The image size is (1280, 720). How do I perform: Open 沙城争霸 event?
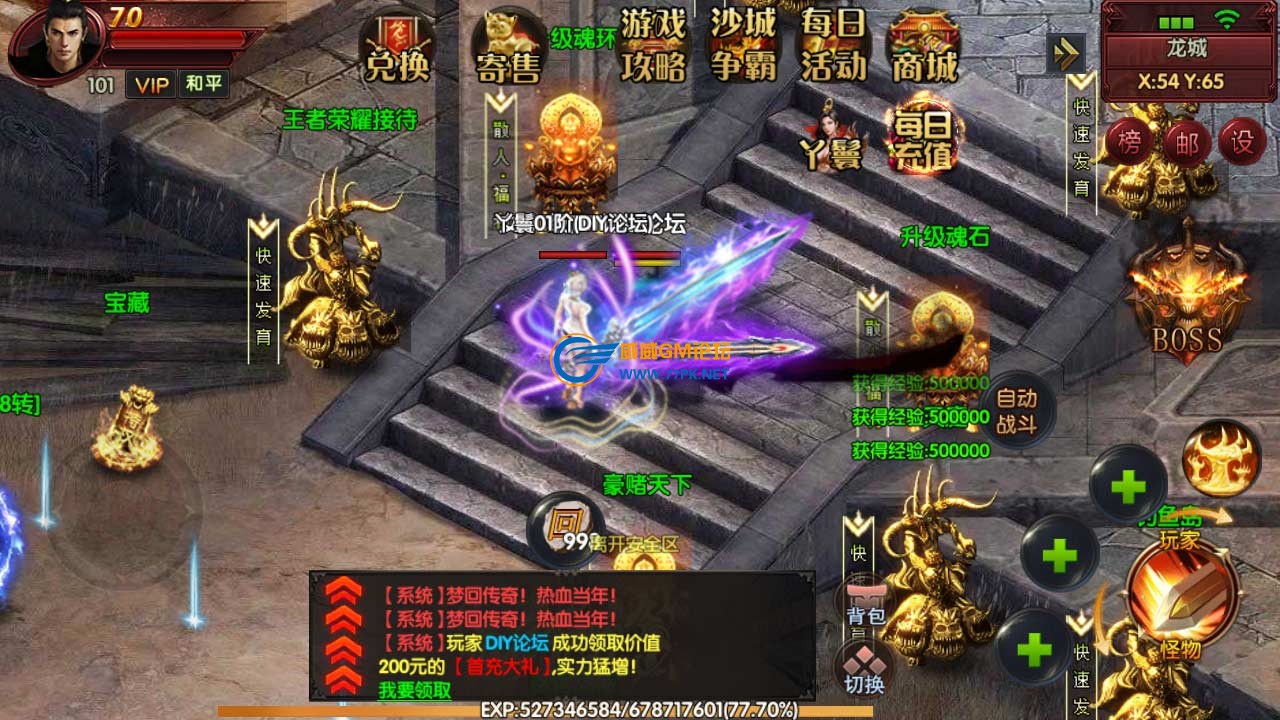pyautogui.click(x=743, y=44)
